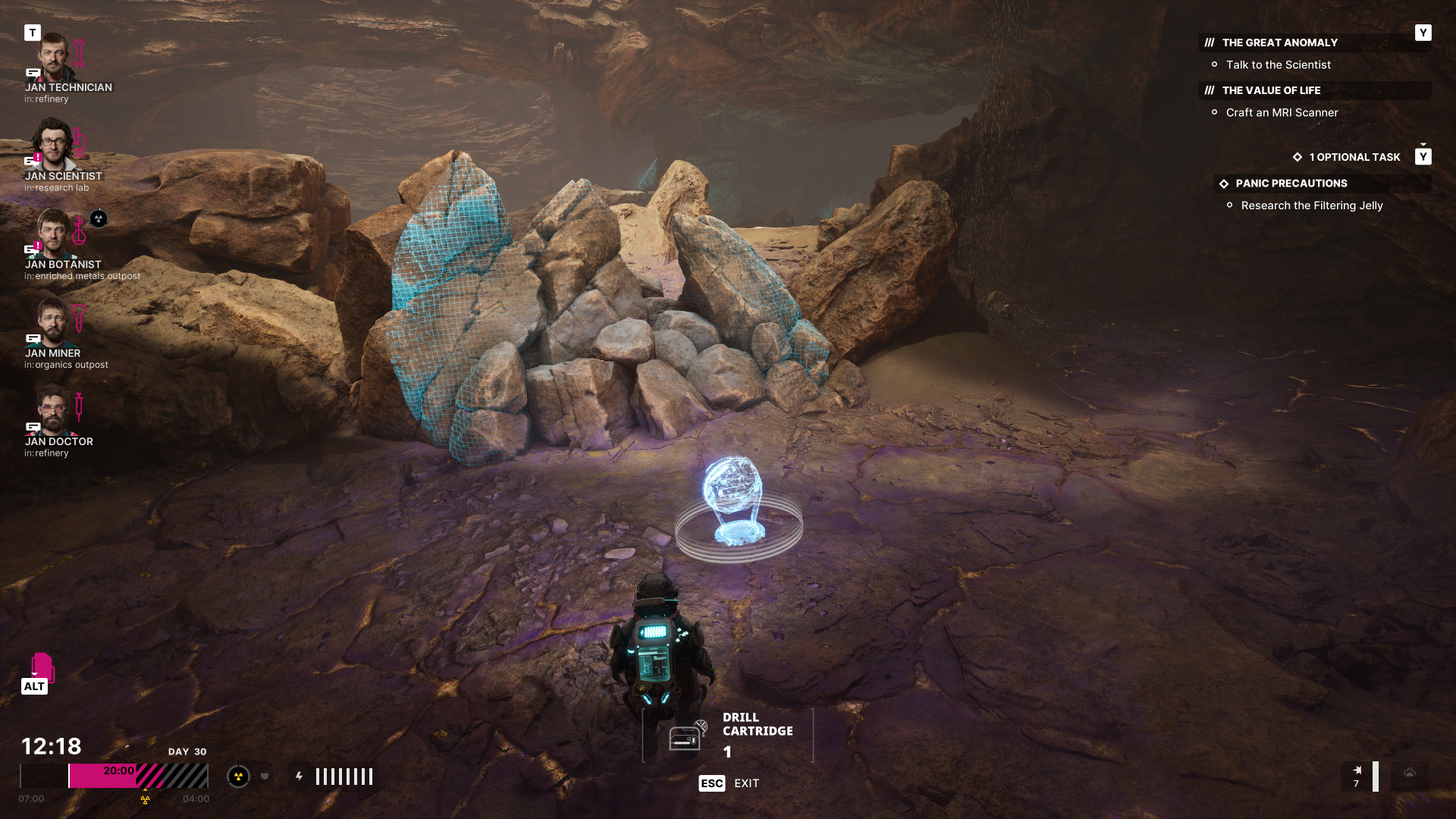Pick Jan Miner's portrait
The image size is (1456, 819).
(x=52, y=322)
